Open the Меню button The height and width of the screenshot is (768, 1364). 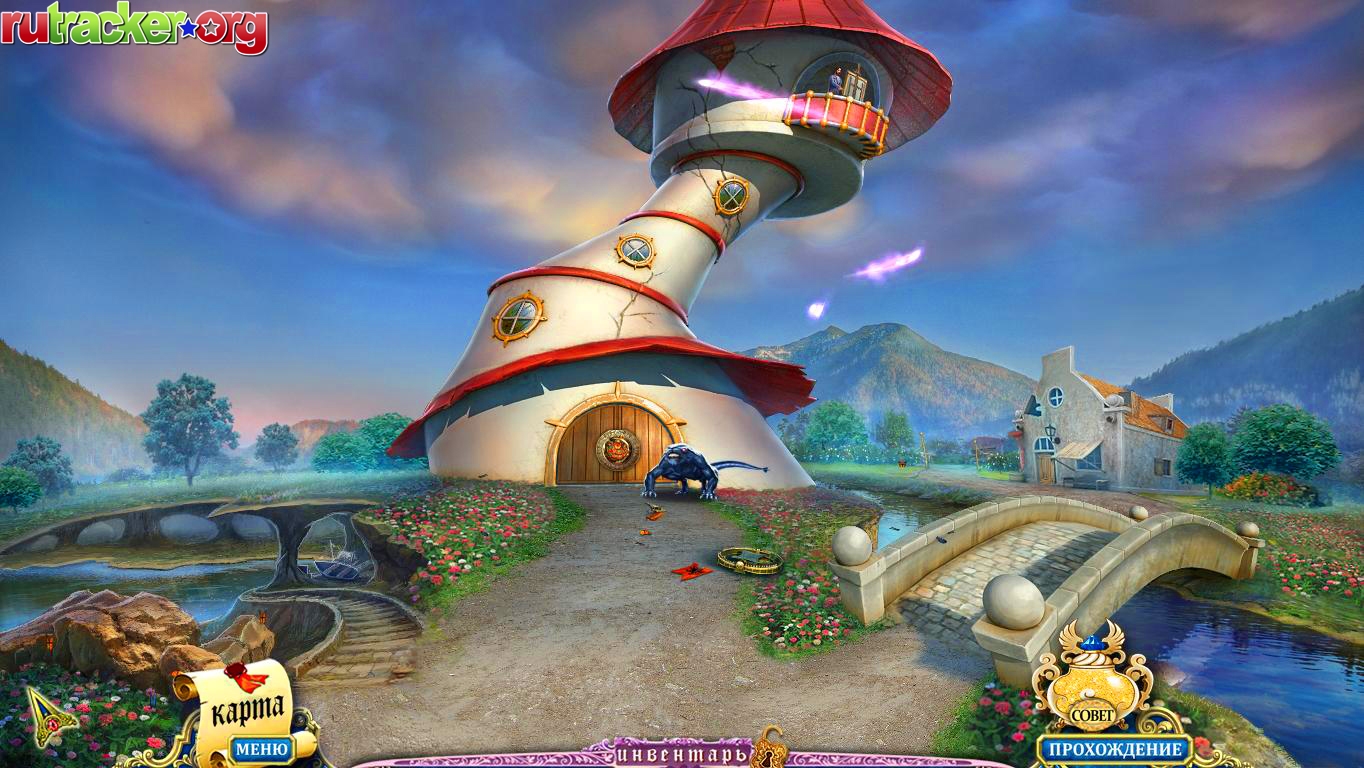point(262,748)
